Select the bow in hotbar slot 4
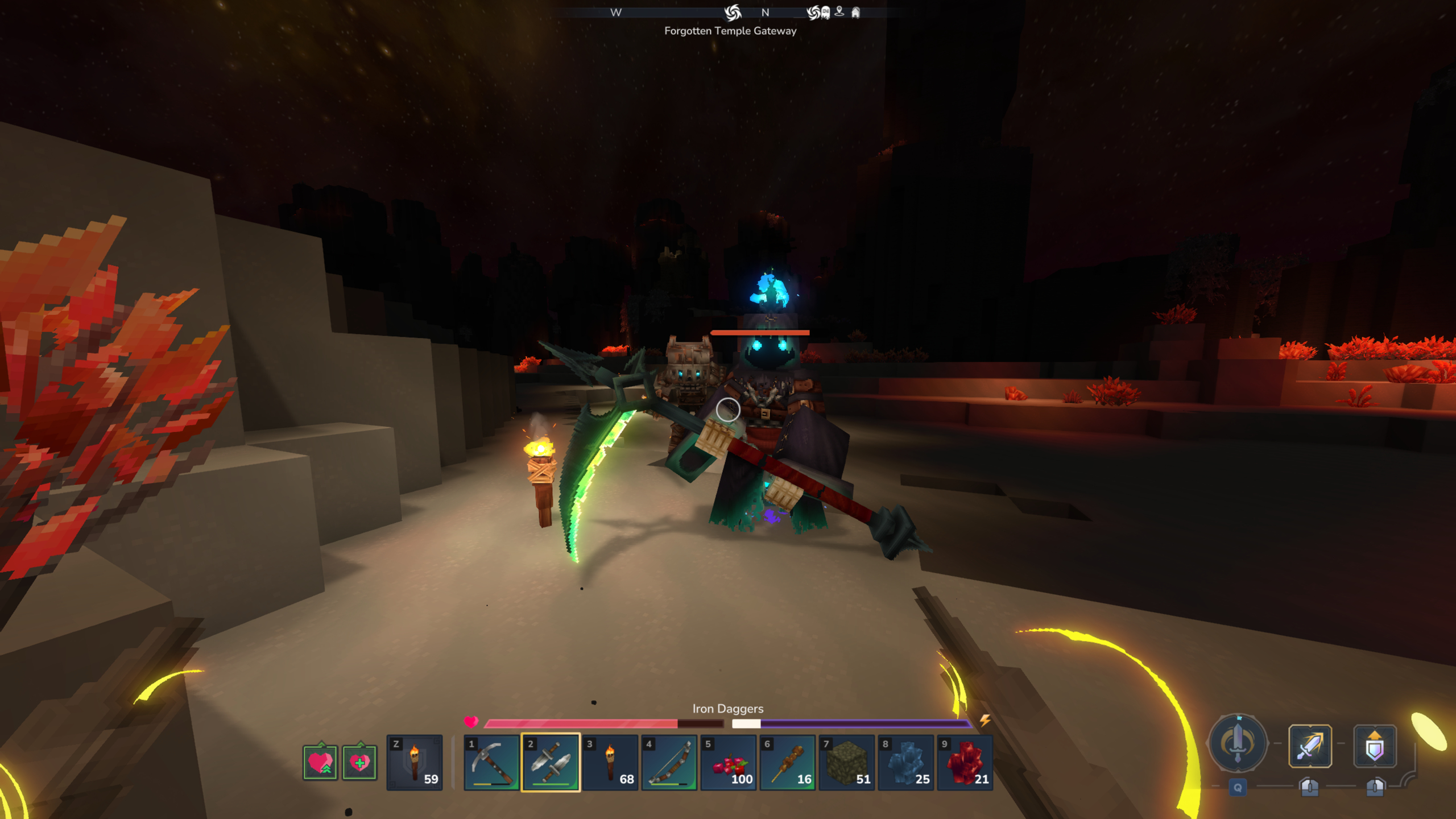This screenshot has width=1456, height=819. tap(669, 763)
